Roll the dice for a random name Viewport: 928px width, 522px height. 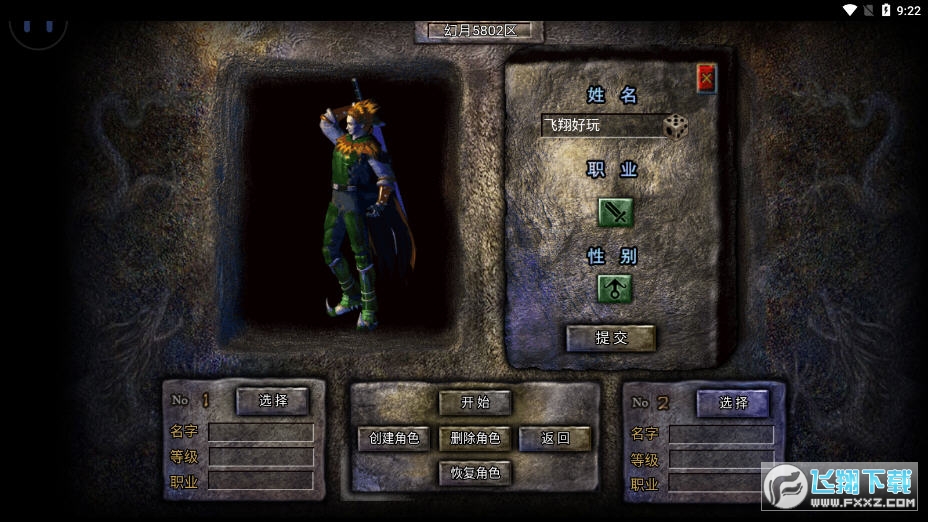[x=676, y=126]
